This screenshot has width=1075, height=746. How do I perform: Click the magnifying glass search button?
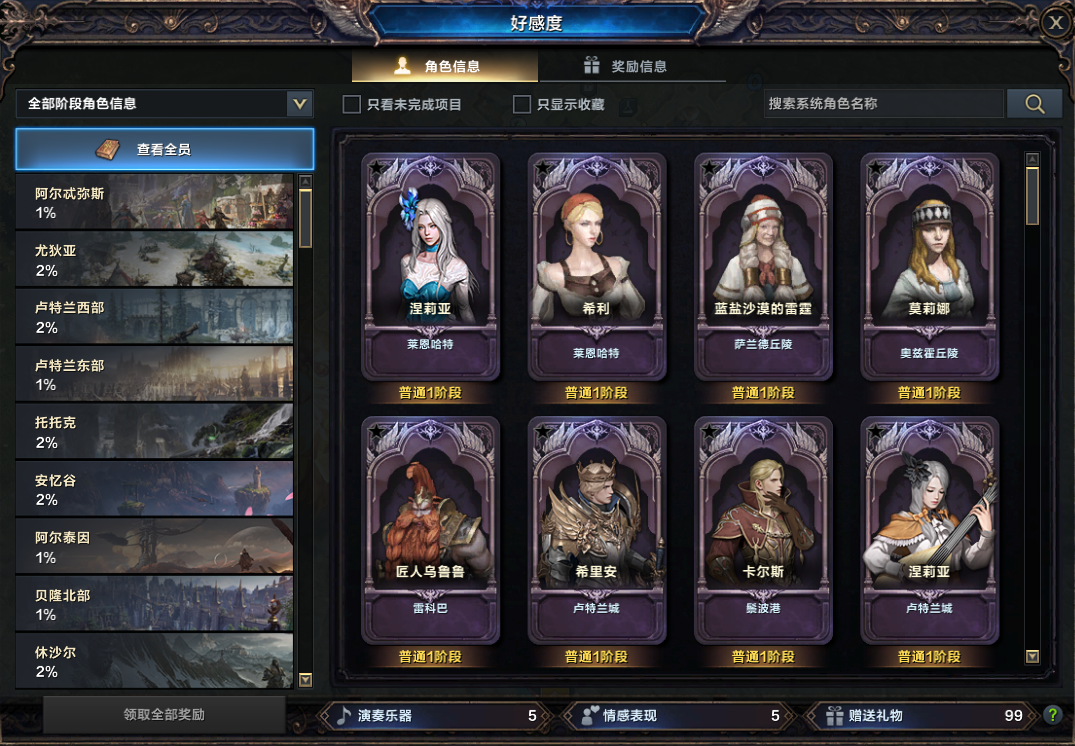pos(1034,103)
